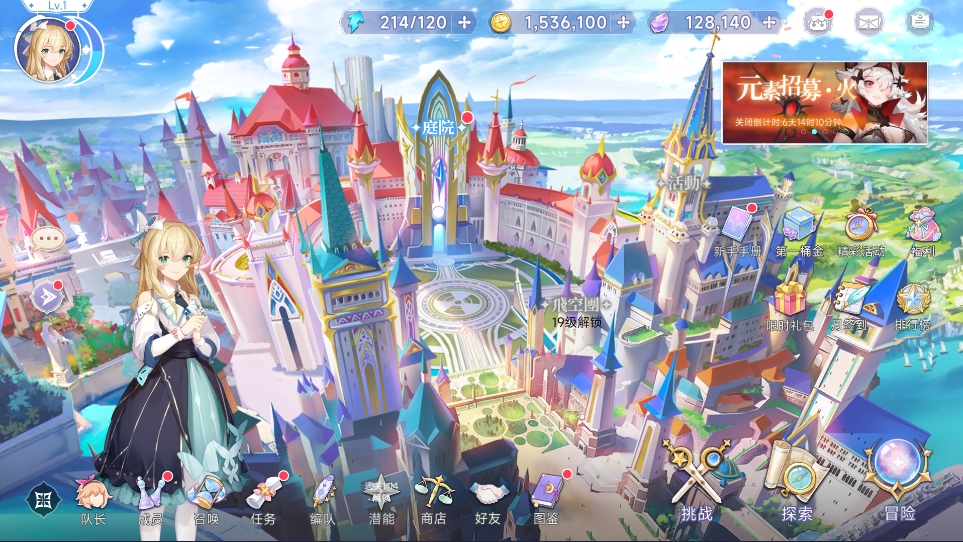Open the mail envelope icon
Viewport: 963px width, 542px height.
coord(868,21)
